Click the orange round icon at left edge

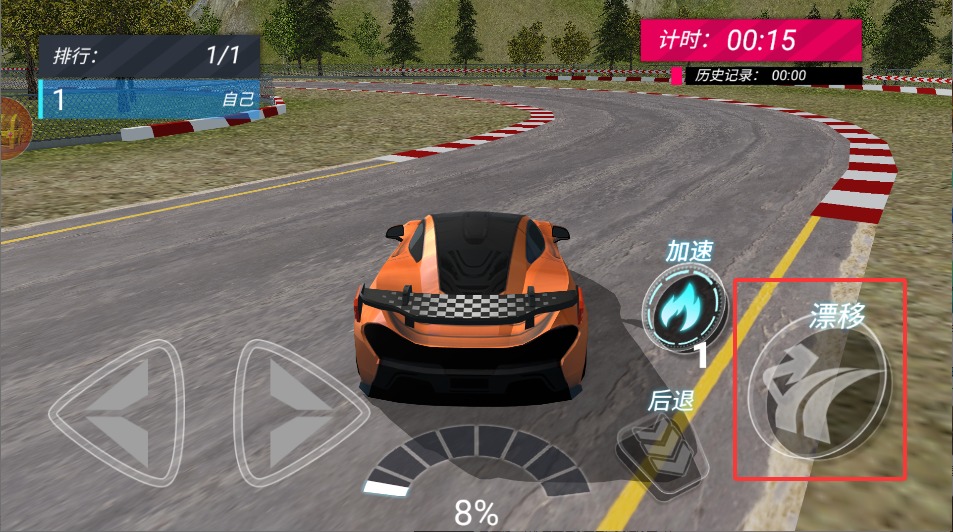coord(12,129)
